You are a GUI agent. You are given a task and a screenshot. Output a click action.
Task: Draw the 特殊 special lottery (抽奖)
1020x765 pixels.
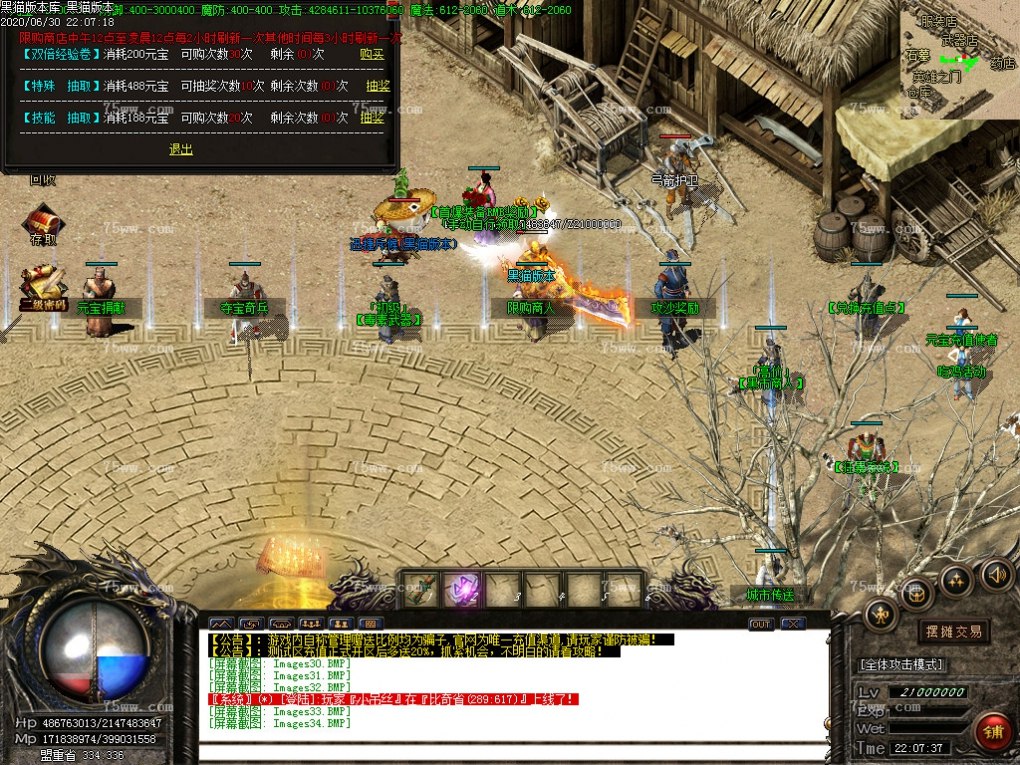(x=377, y=86)
